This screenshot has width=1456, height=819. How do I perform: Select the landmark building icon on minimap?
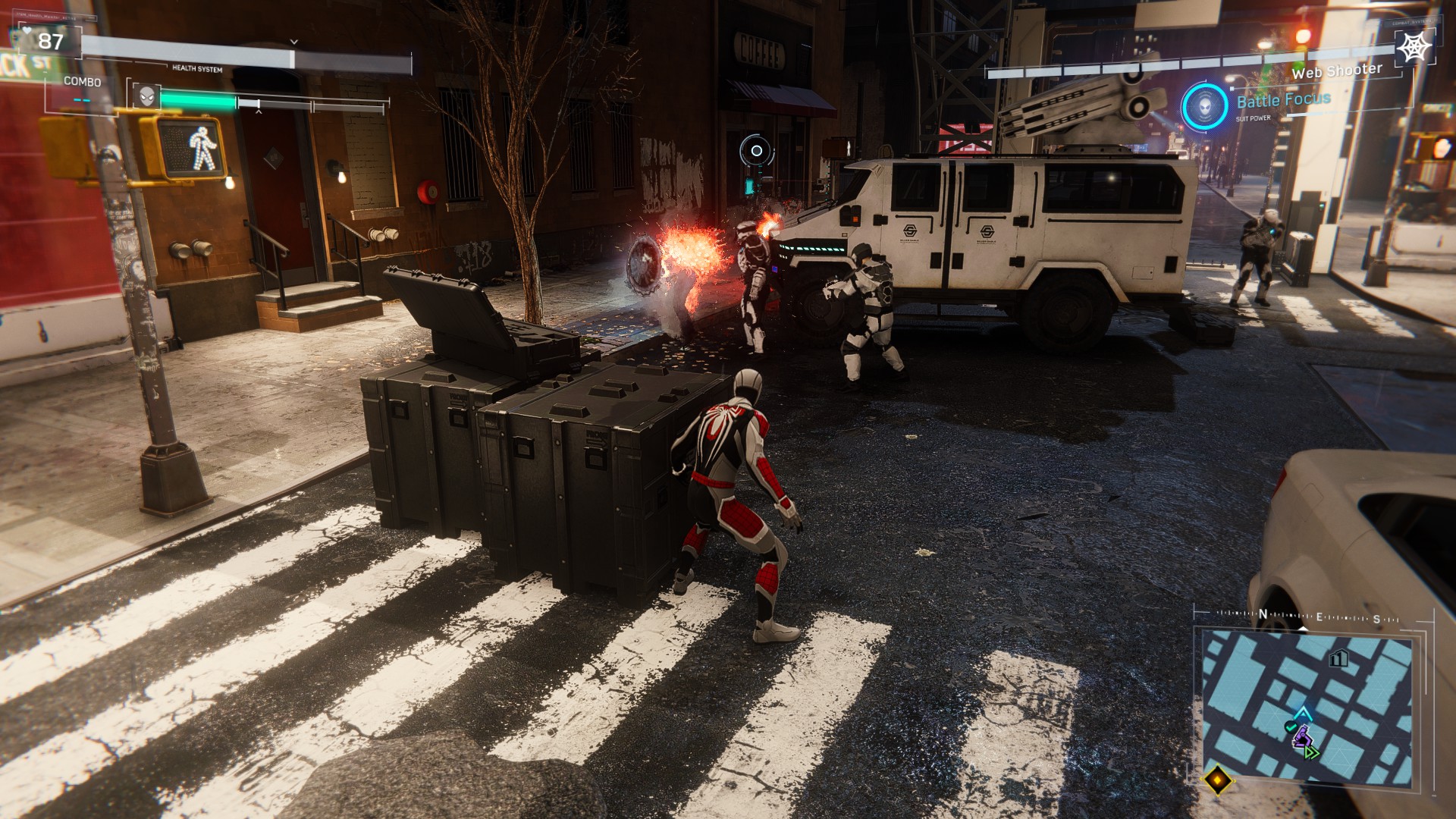tap(1338, 657)
